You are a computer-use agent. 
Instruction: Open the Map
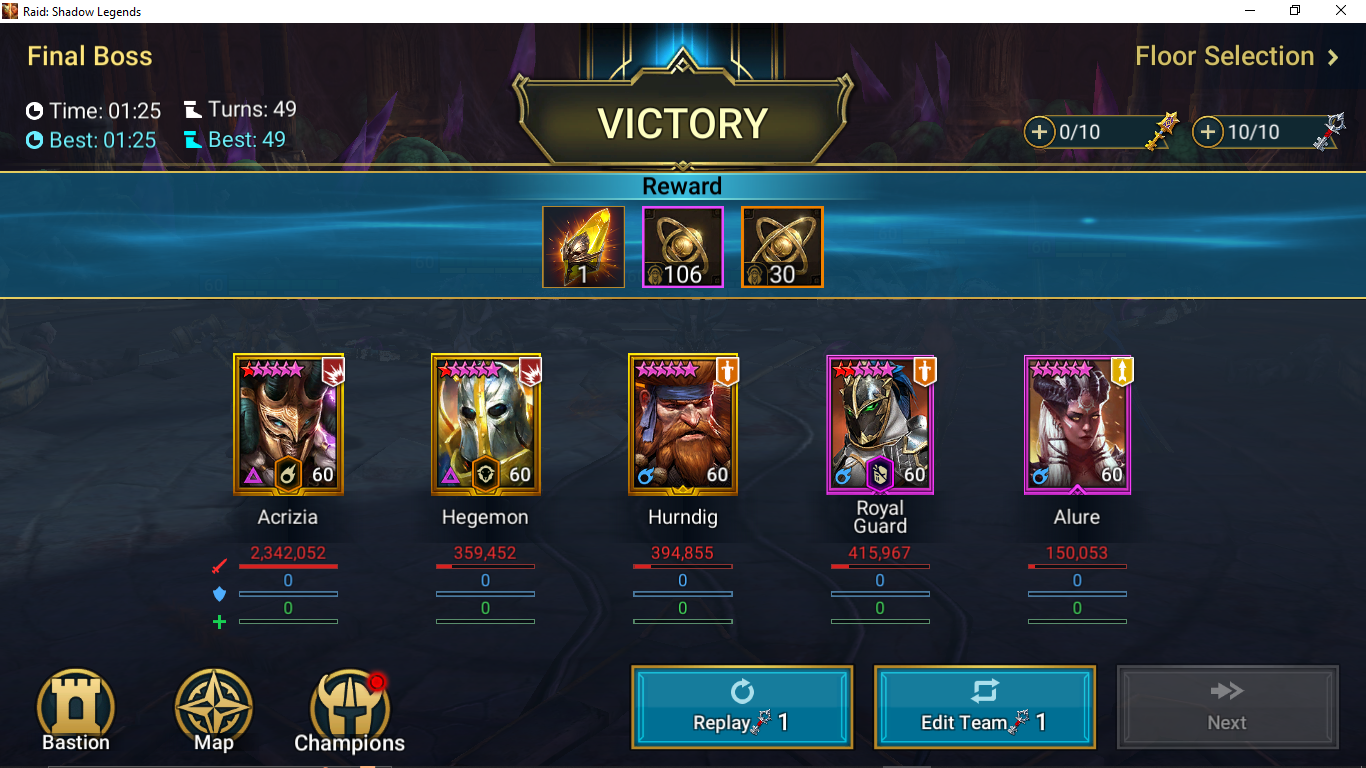point(214,710)
